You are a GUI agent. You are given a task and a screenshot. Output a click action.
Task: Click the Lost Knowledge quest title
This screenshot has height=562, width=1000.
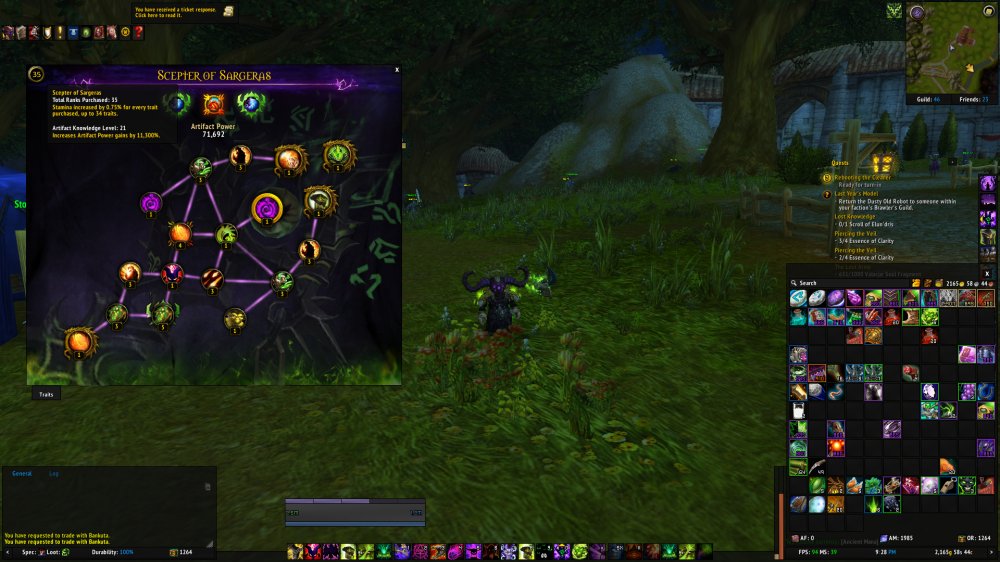coord(855,216)
